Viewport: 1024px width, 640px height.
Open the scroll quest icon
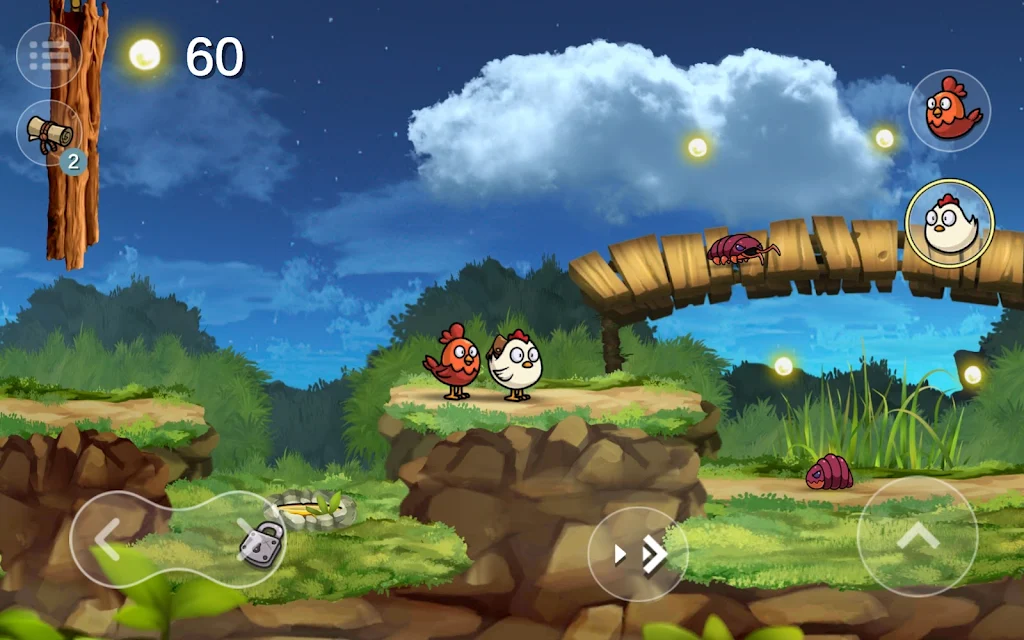pos(49,132)
